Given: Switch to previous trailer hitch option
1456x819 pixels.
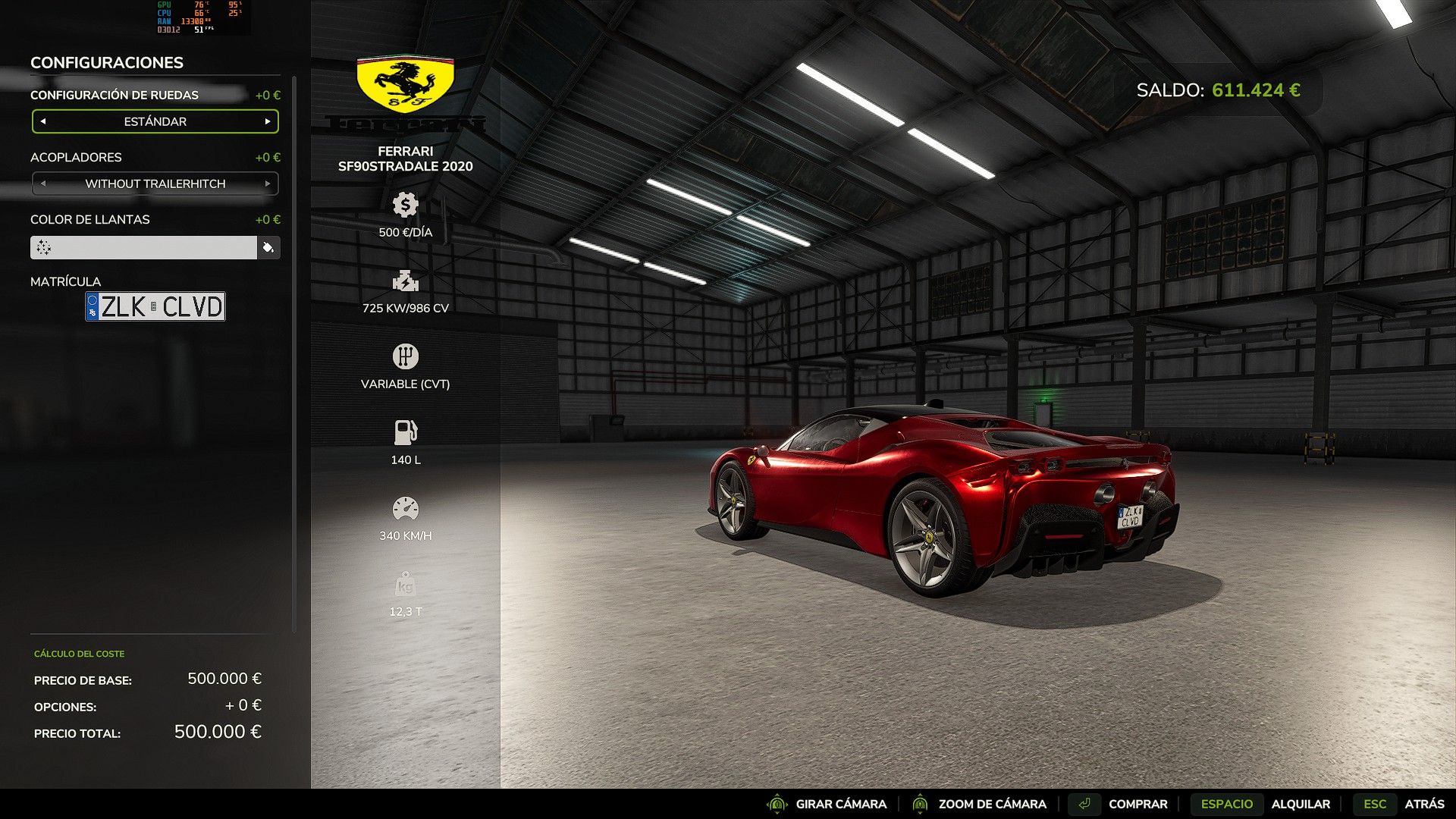Looking at the screenshot, I should [43, 184].
